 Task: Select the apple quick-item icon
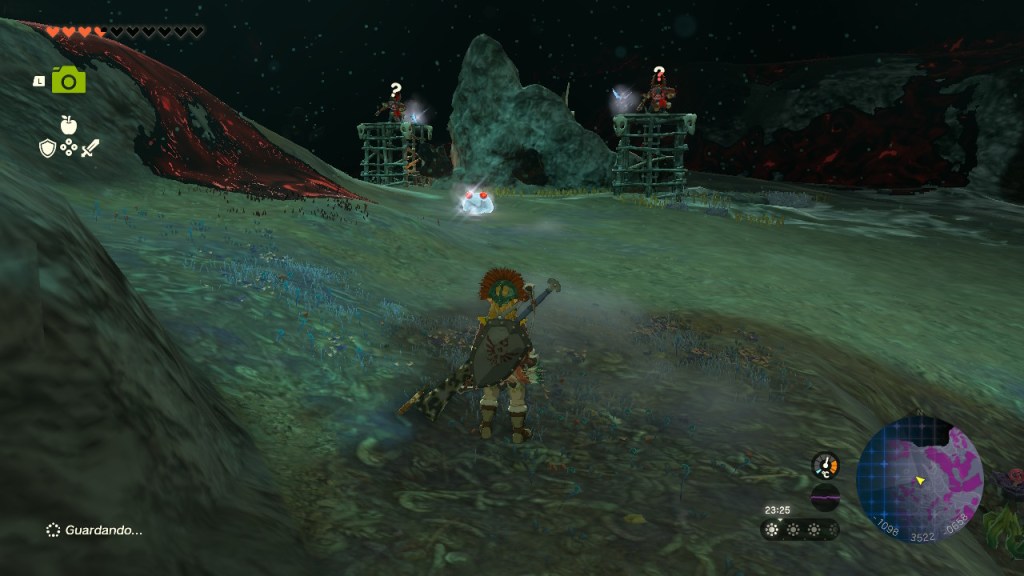(x=69, y=125)
